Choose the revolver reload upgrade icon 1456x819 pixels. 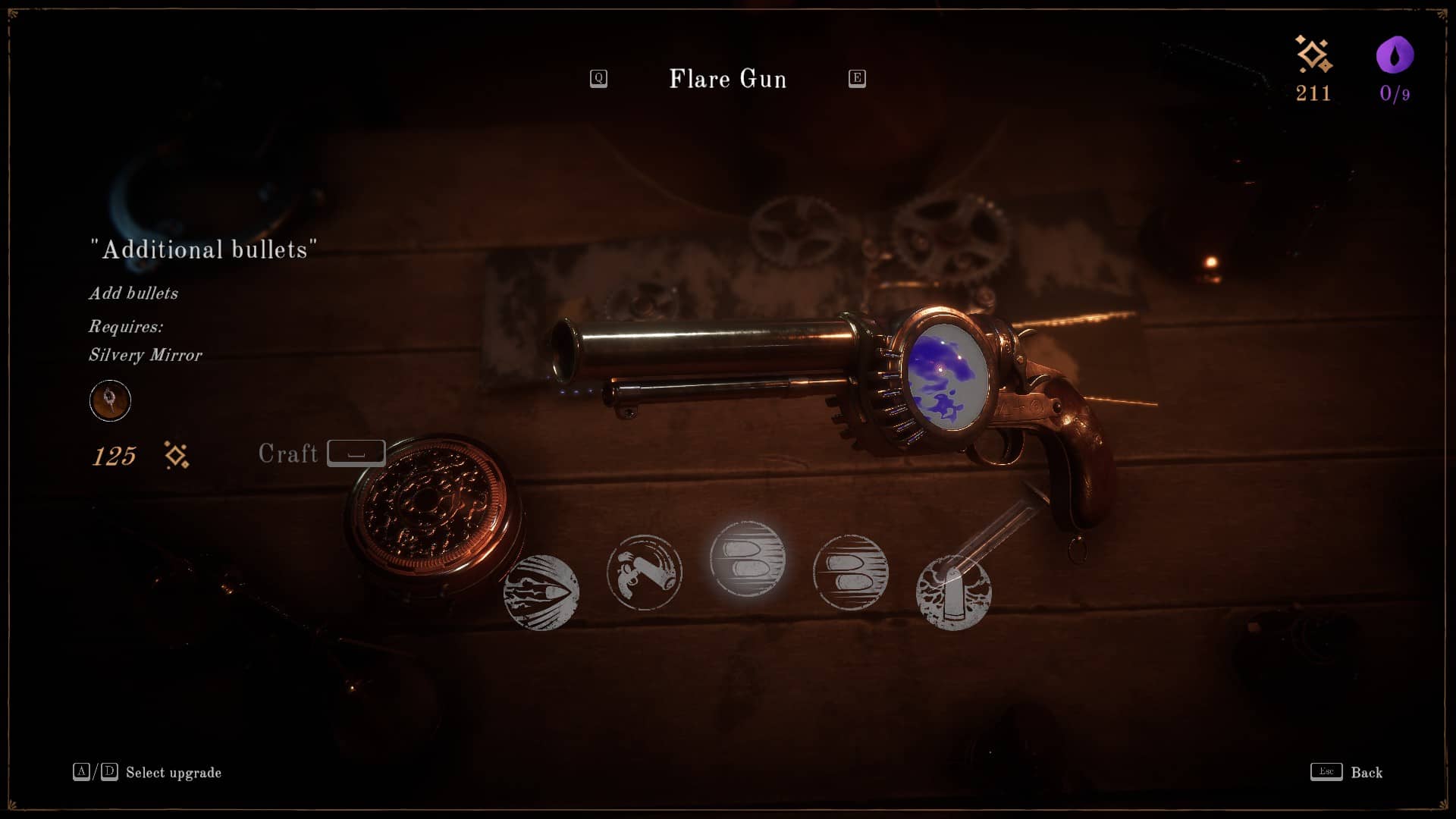point(645,573)
